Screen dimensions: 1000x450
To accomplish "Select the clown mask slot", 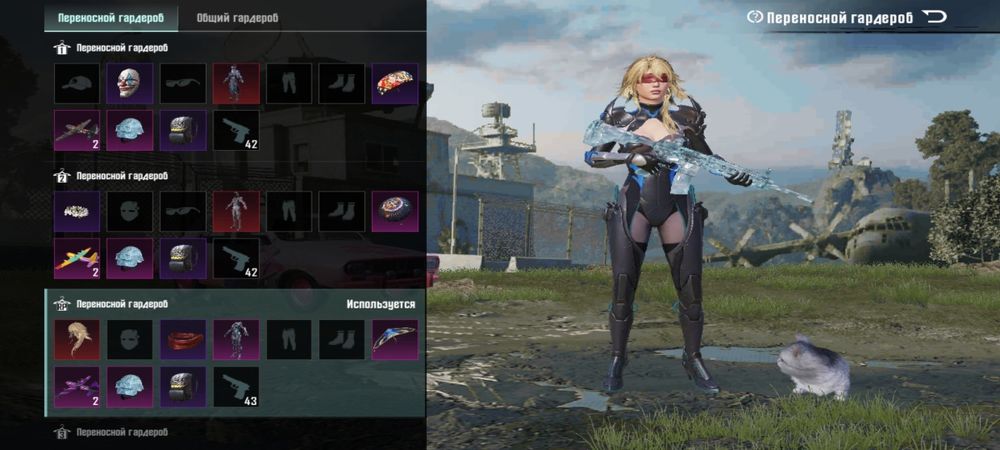I will 130,84.
